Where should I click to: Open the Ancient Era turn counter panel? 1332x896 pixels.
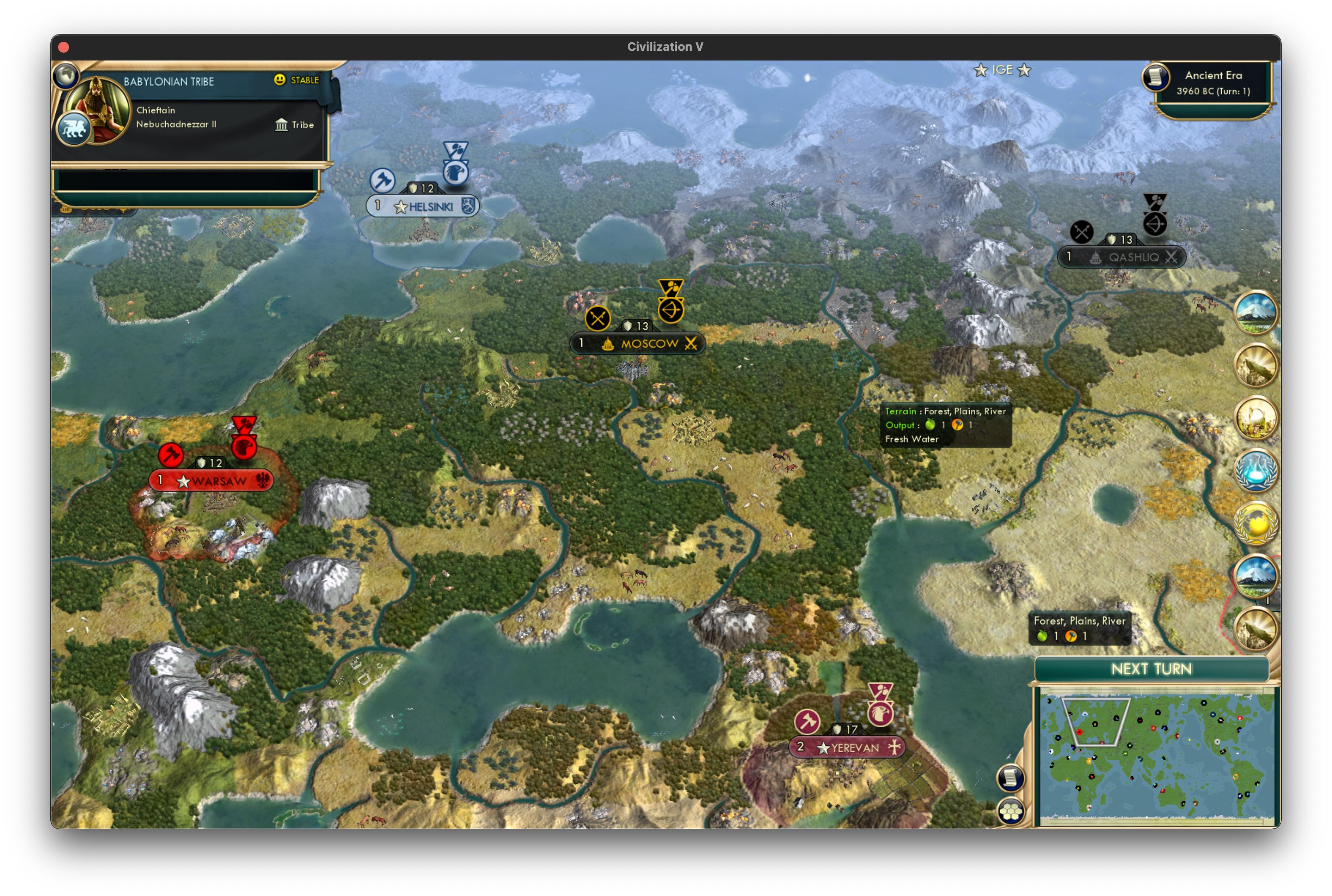pos(1209,83)
